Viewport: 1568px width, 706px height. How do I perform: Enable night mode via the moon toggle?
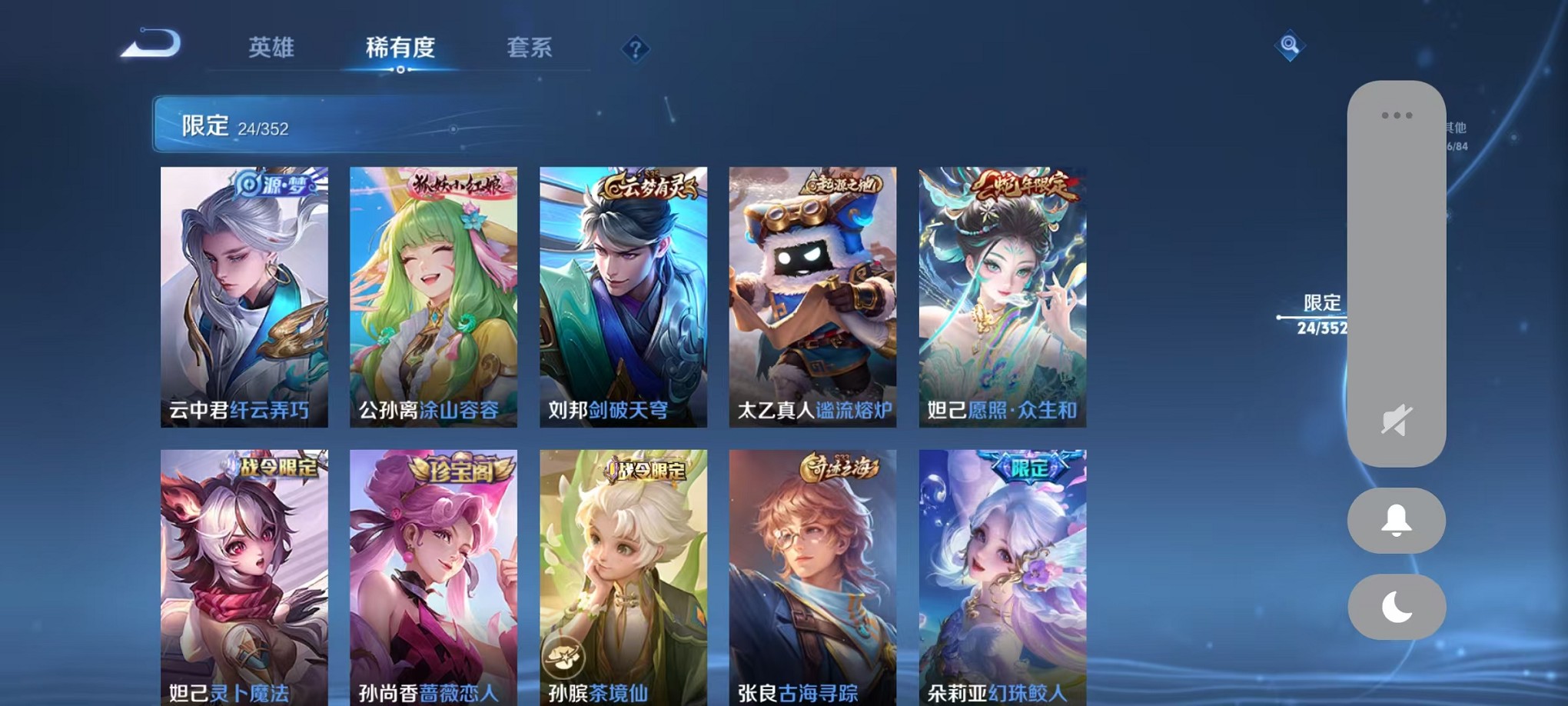(1397, 607)
